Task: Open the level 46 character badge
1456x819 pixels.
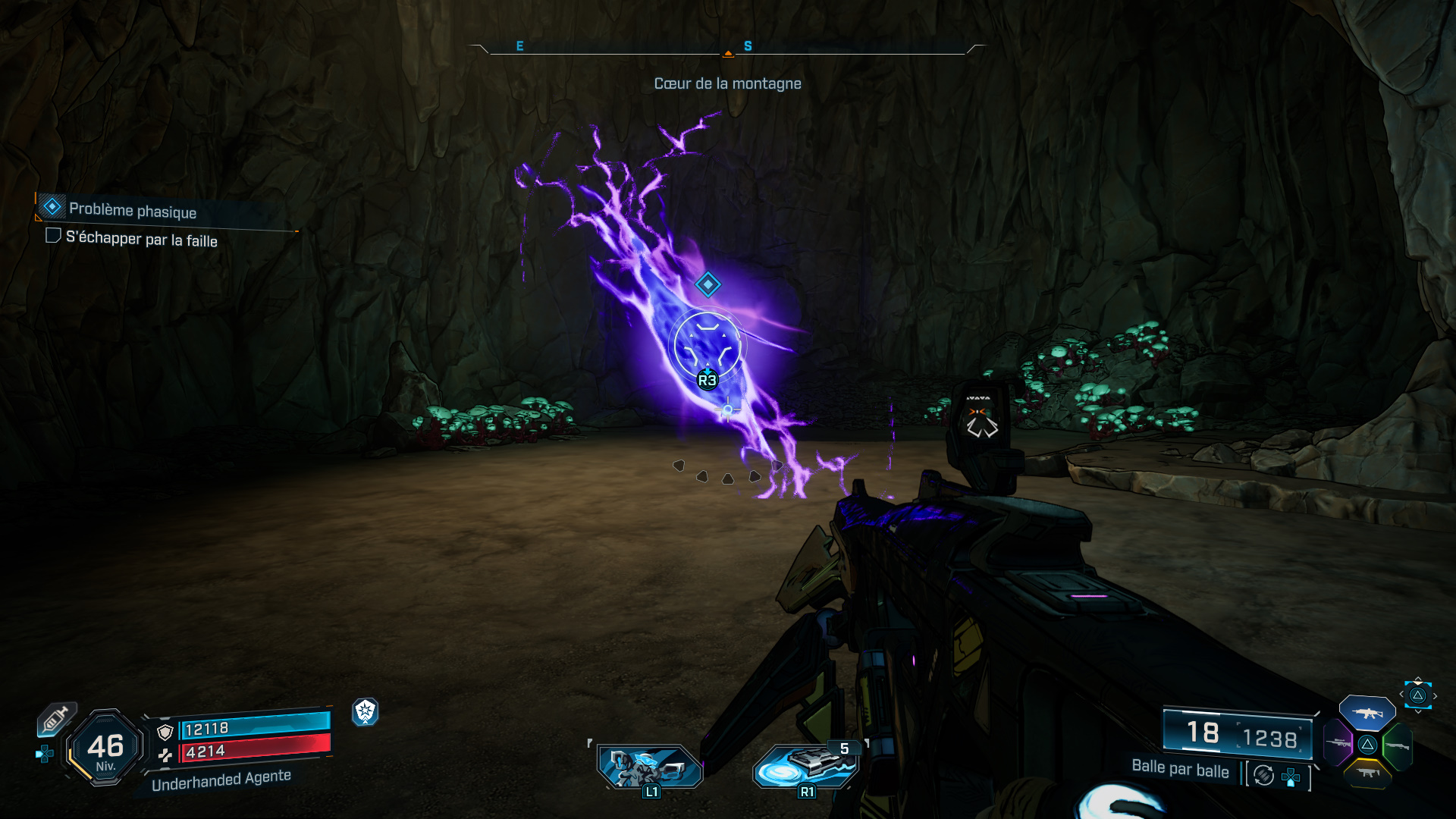Action: [x=105, y=748]
